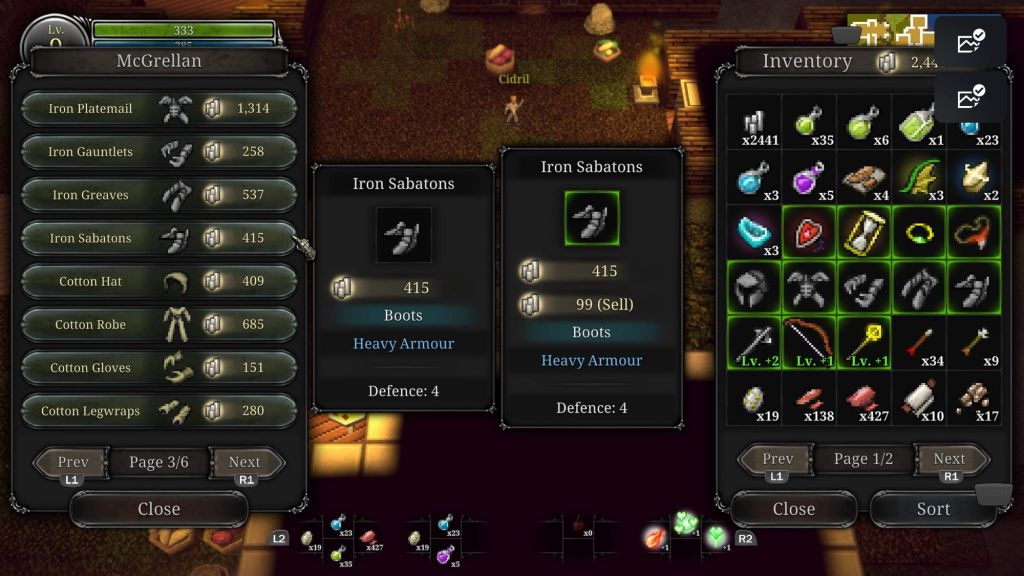Sort the inventory items
The width and height of the screenshot is (1024, 576).
[x=933, y=509]
